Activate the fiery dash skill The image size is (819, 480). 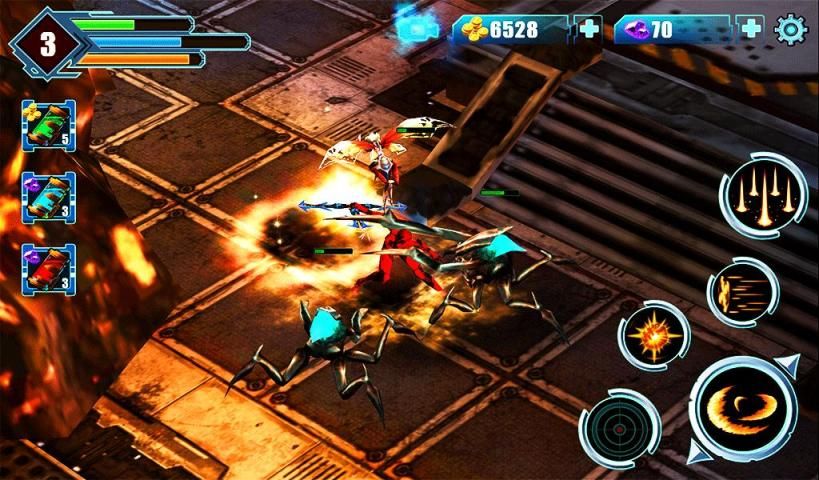[x=743, y=292]
